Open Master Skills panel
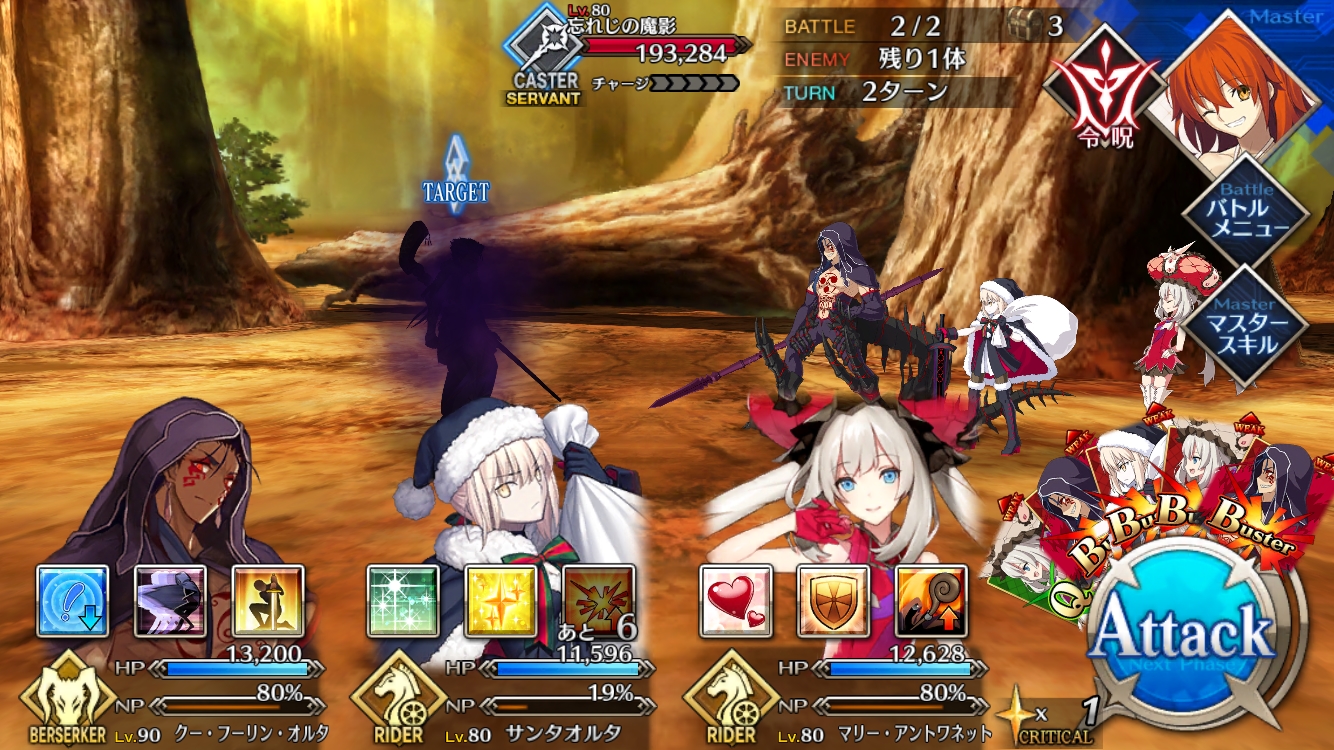This screenshot has width=1334, height=750. [1246, 326]
